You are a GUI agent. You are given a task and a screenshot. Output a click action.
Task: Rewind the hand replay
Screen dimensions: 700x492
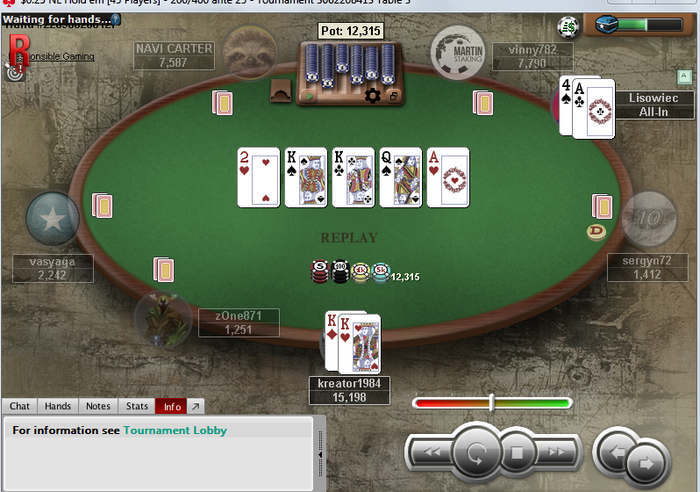(x=431, y=453)
